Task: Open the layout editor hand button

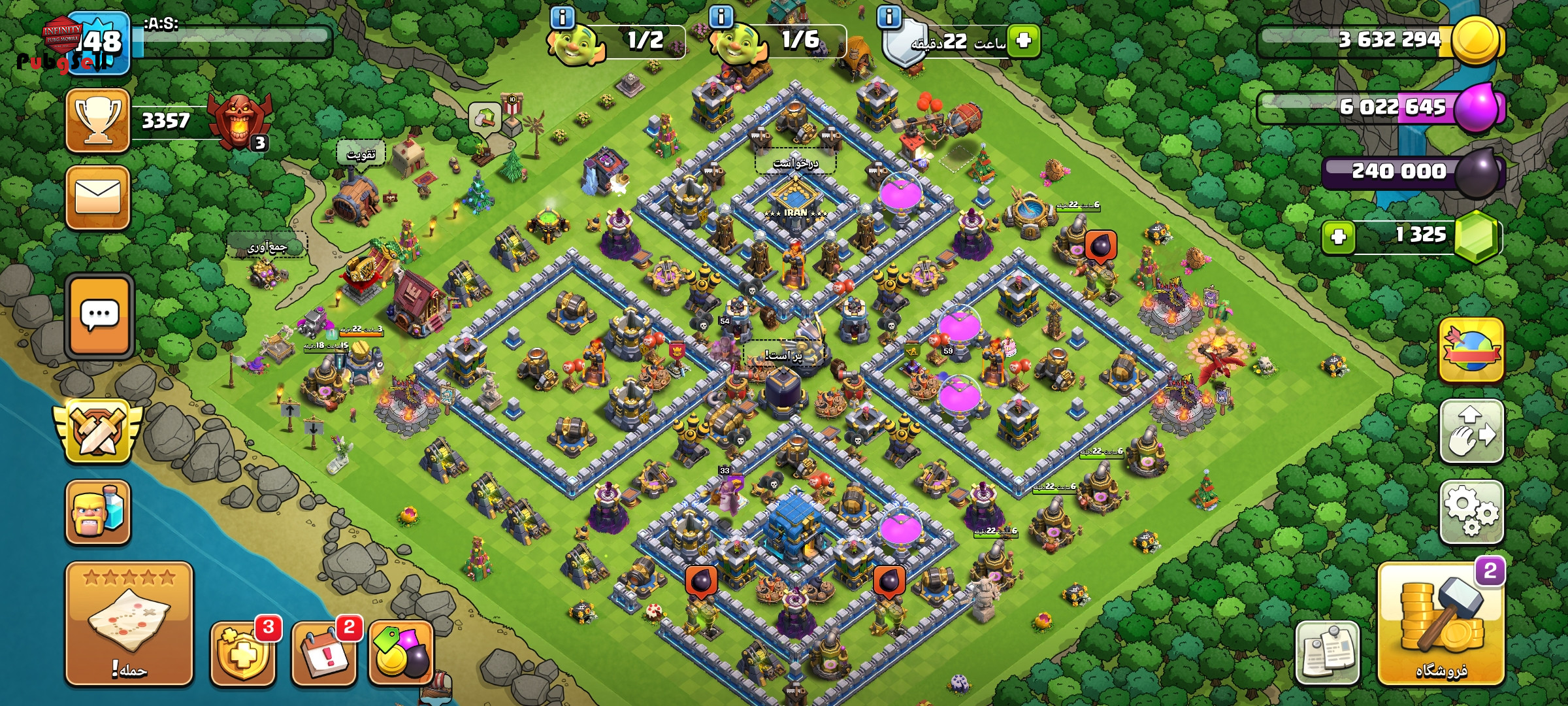Action: pyautogui.click(x=1471, y=431)
